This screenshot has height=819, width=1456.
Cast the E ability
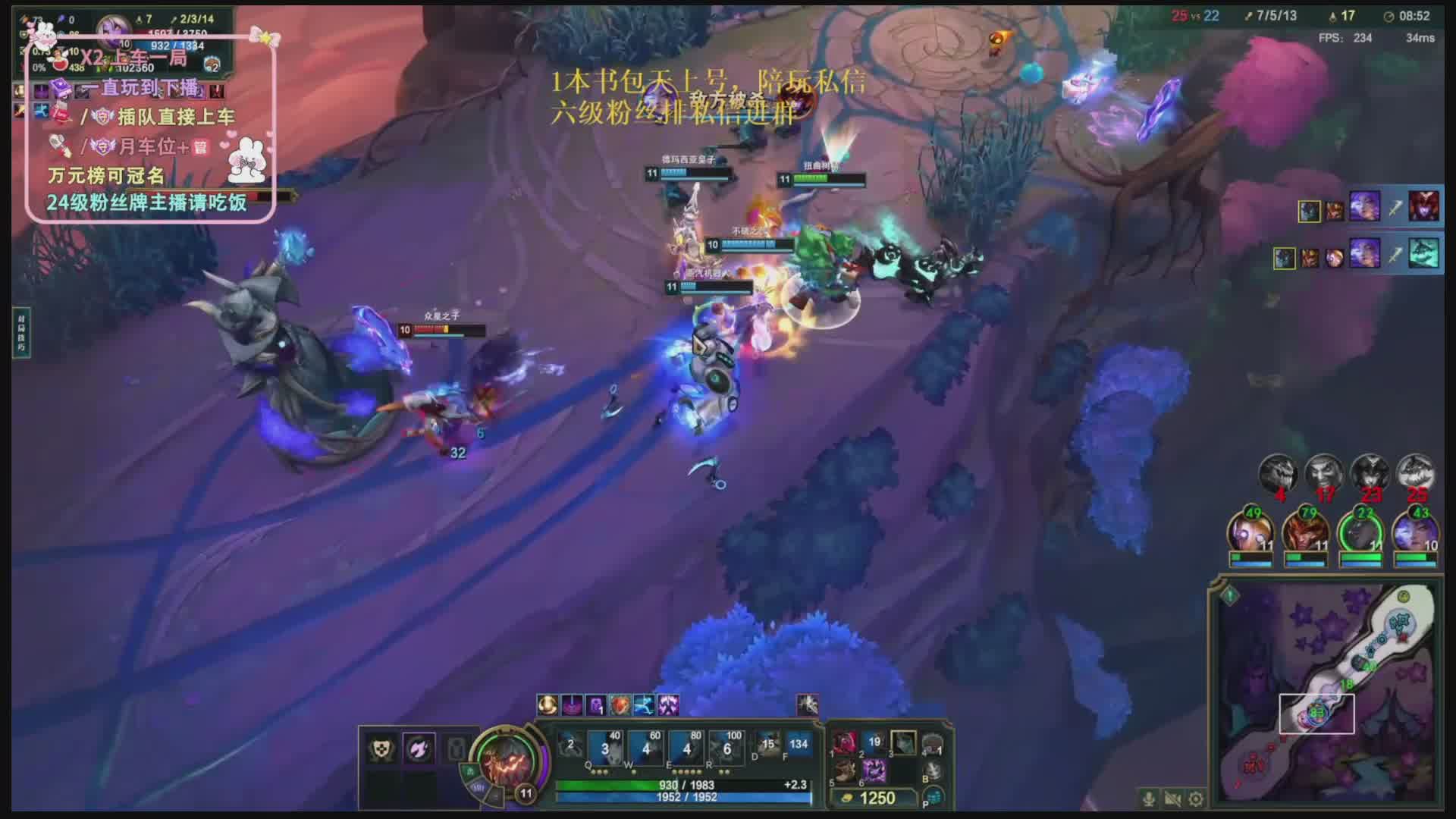coord(686,748)
